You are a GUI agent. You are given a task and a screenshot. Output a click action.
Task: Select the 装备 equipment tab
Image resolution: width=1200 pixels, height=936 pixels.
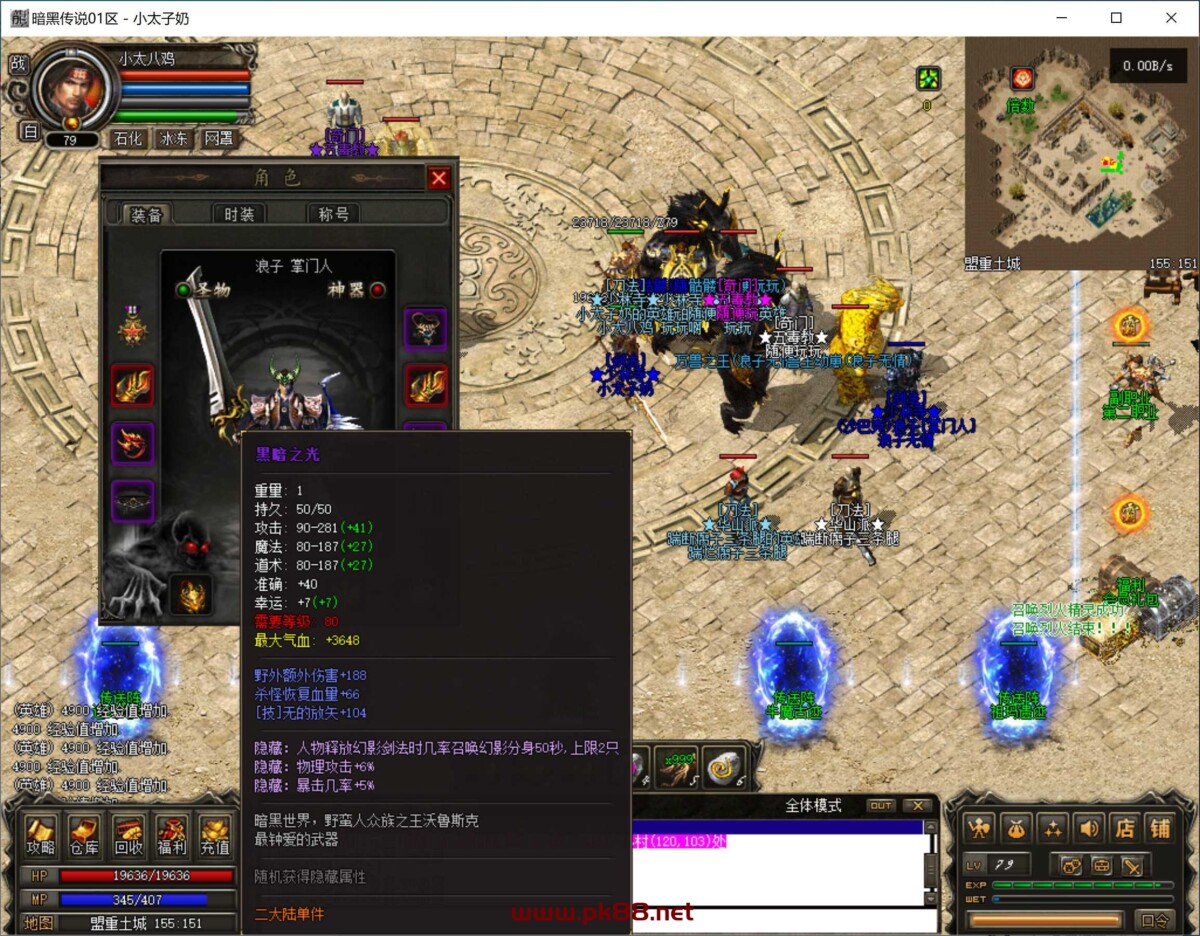coord(147,214)
